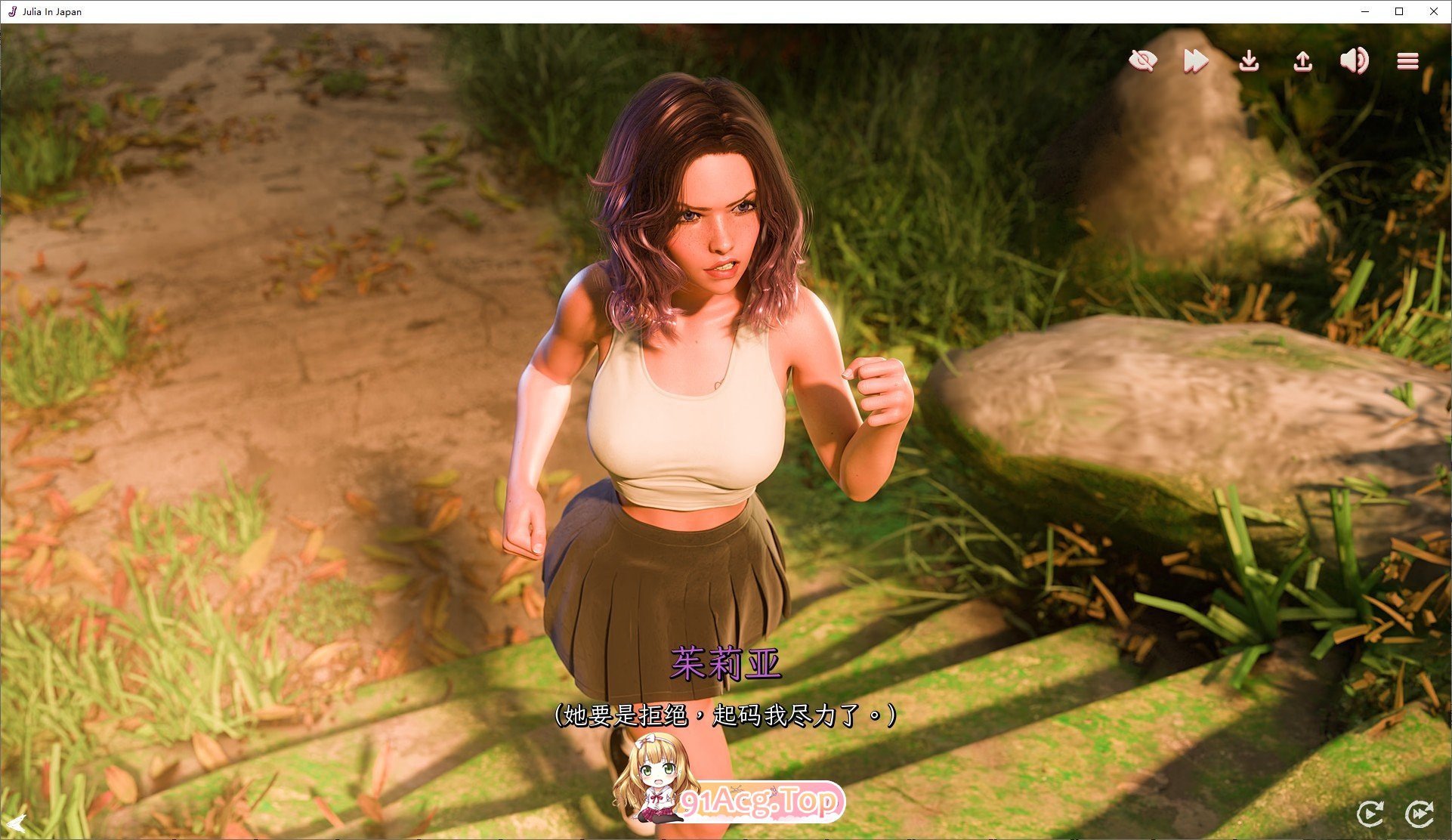Hide the interface with the crossed-eye icon
Screen dimensions: 1452x840
1142,60
